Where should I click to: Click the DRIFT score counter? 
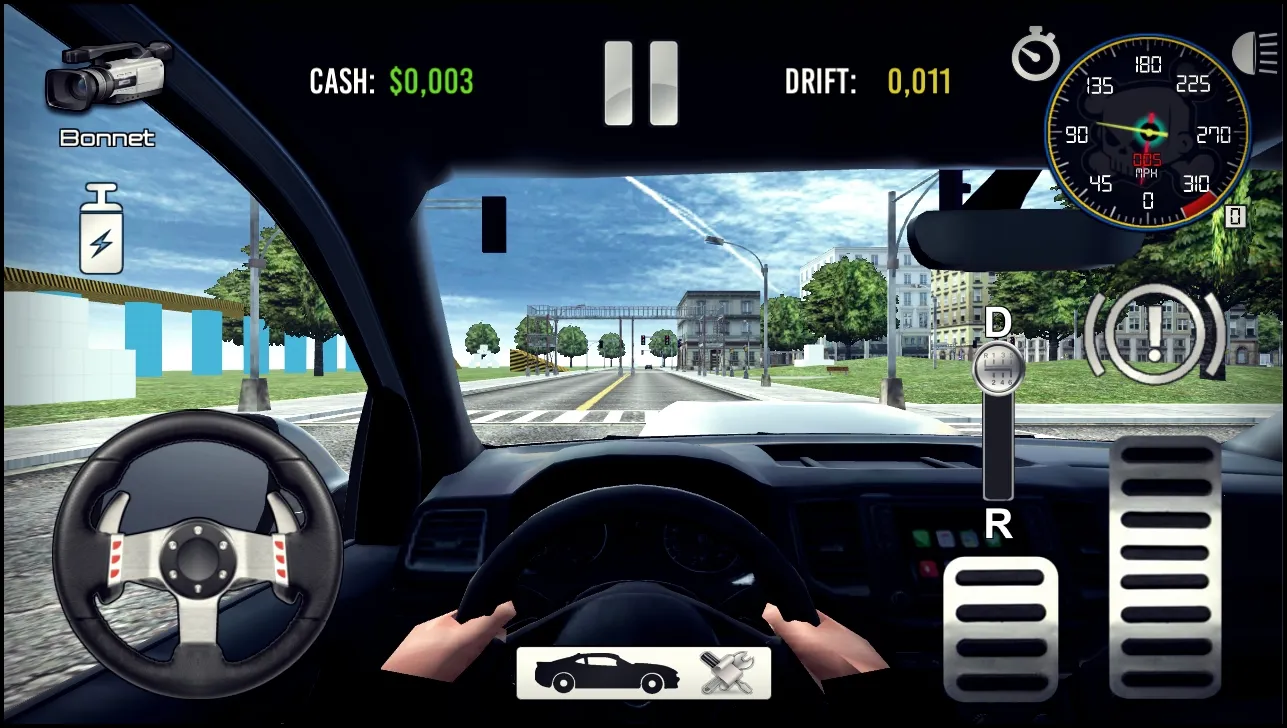pyautogui.click(x=921, y=83)
